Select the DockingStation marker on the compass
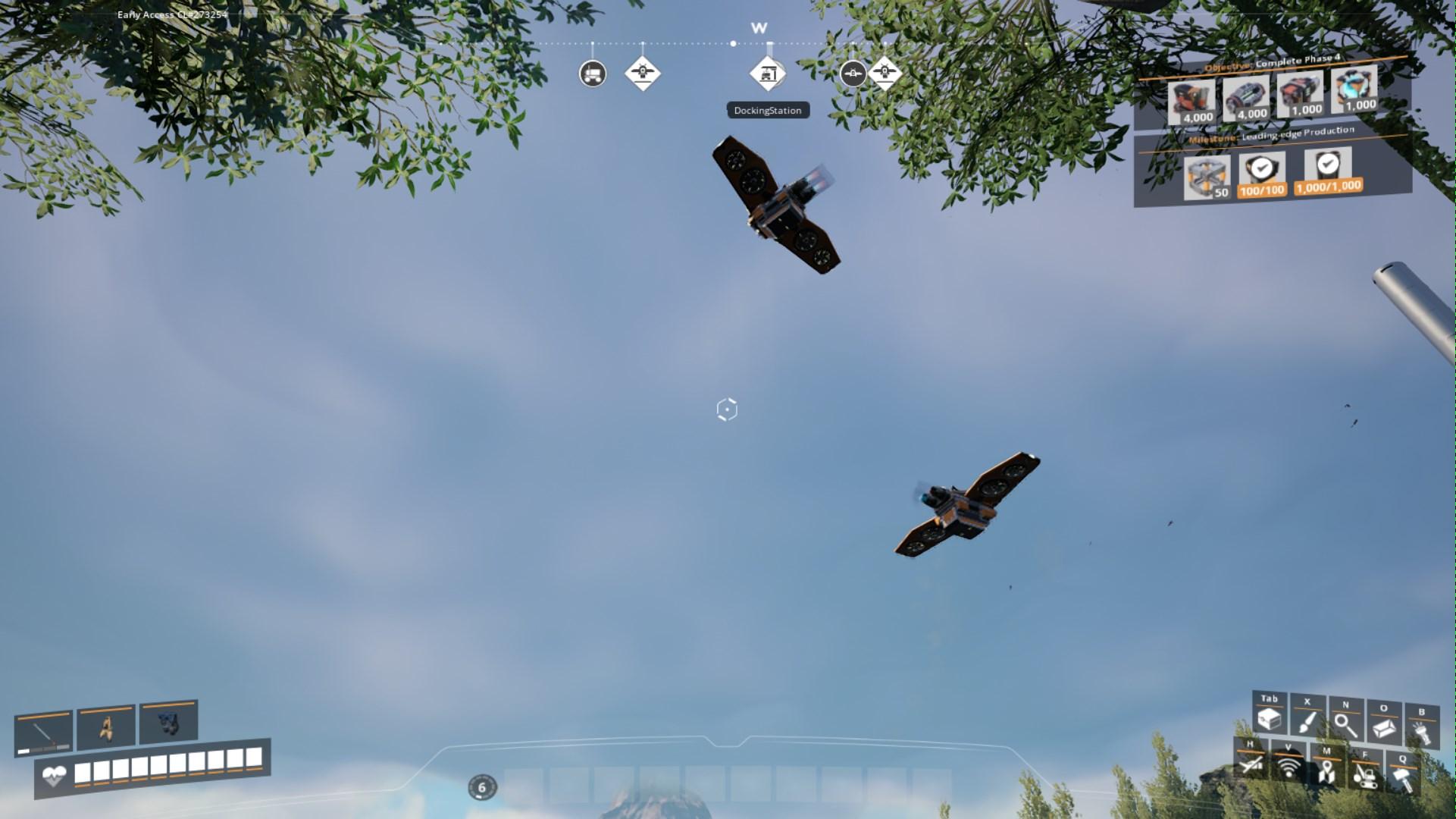Viewport: 1456px width, 819px height. tap(767, 74)
